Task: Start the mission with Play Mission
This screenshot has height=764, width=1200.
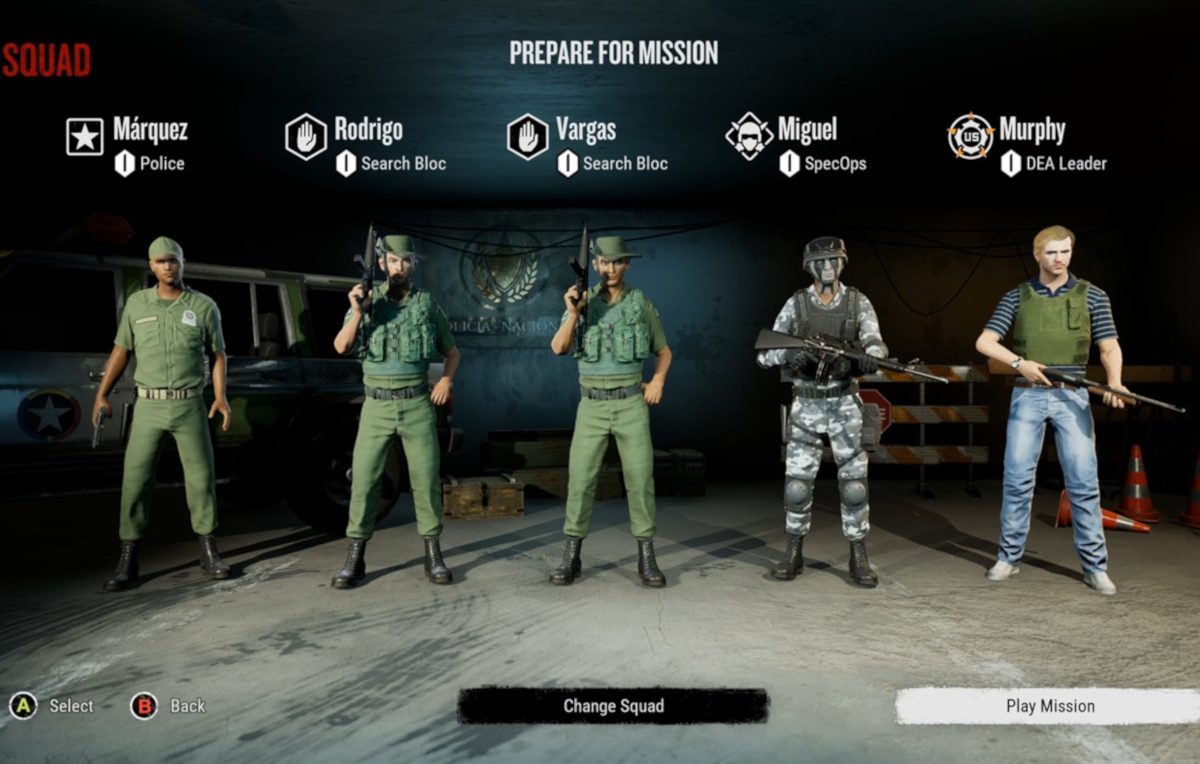Action: click(1049, 706)
